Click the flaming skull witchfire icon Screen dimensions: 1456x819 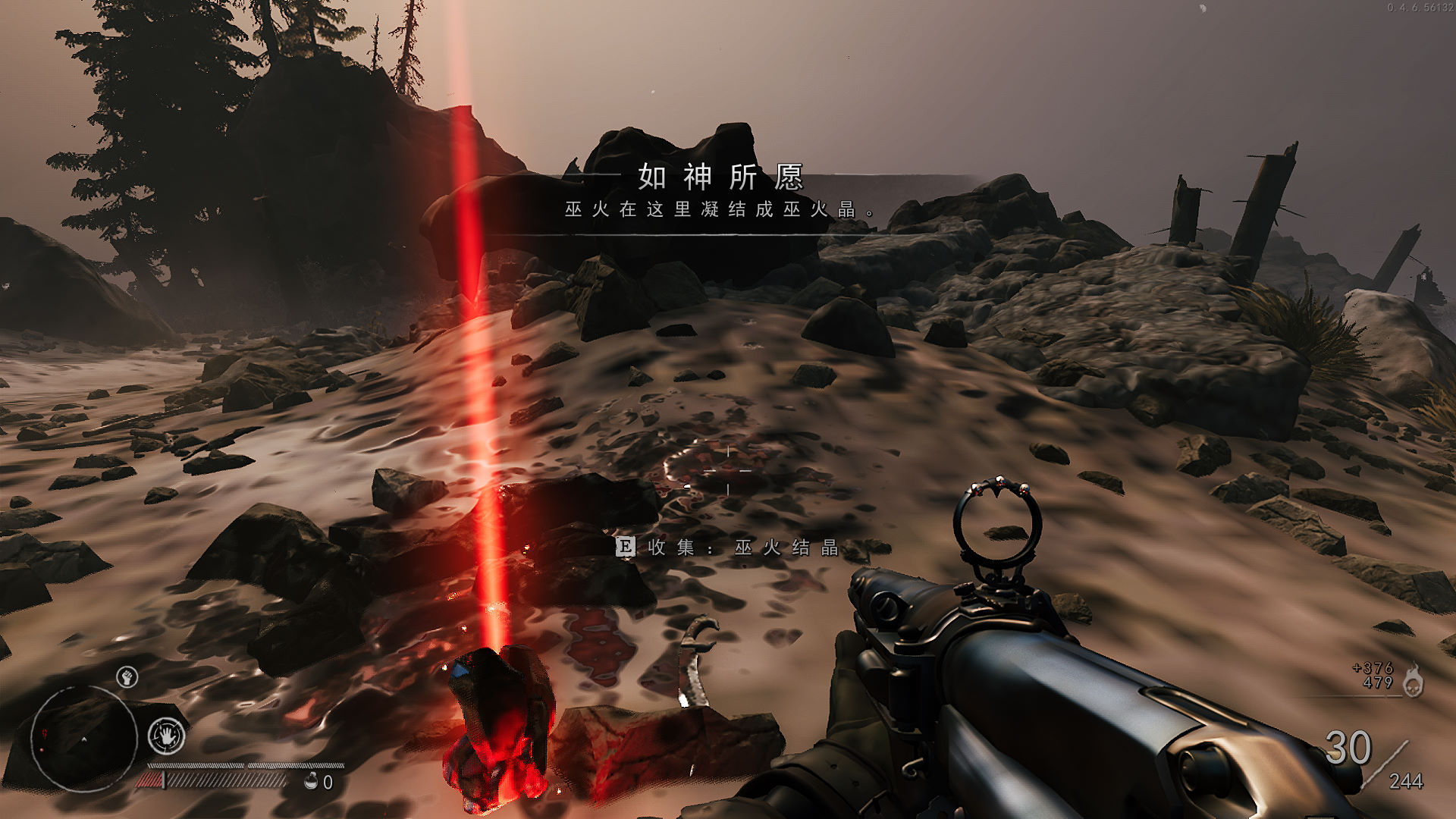[x=1412, y=680]
